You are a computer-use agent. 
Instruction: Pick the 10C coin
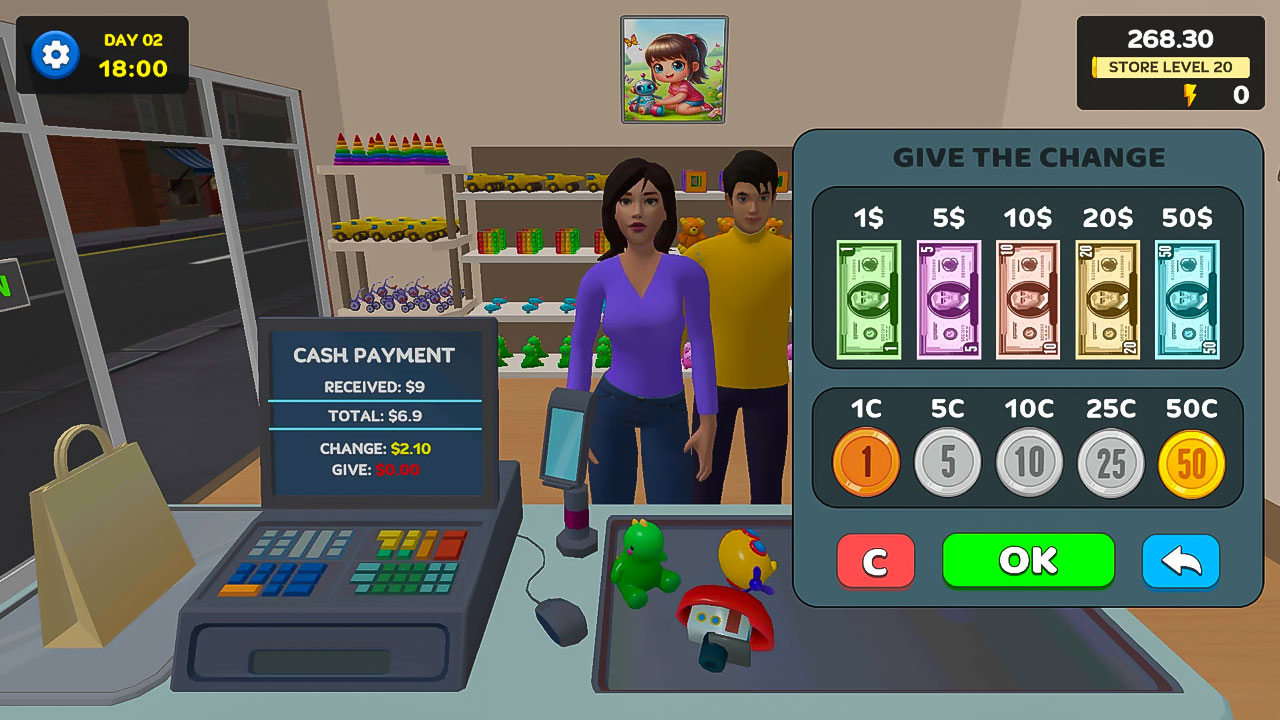pyautogui.click(x=1029, y=462)
